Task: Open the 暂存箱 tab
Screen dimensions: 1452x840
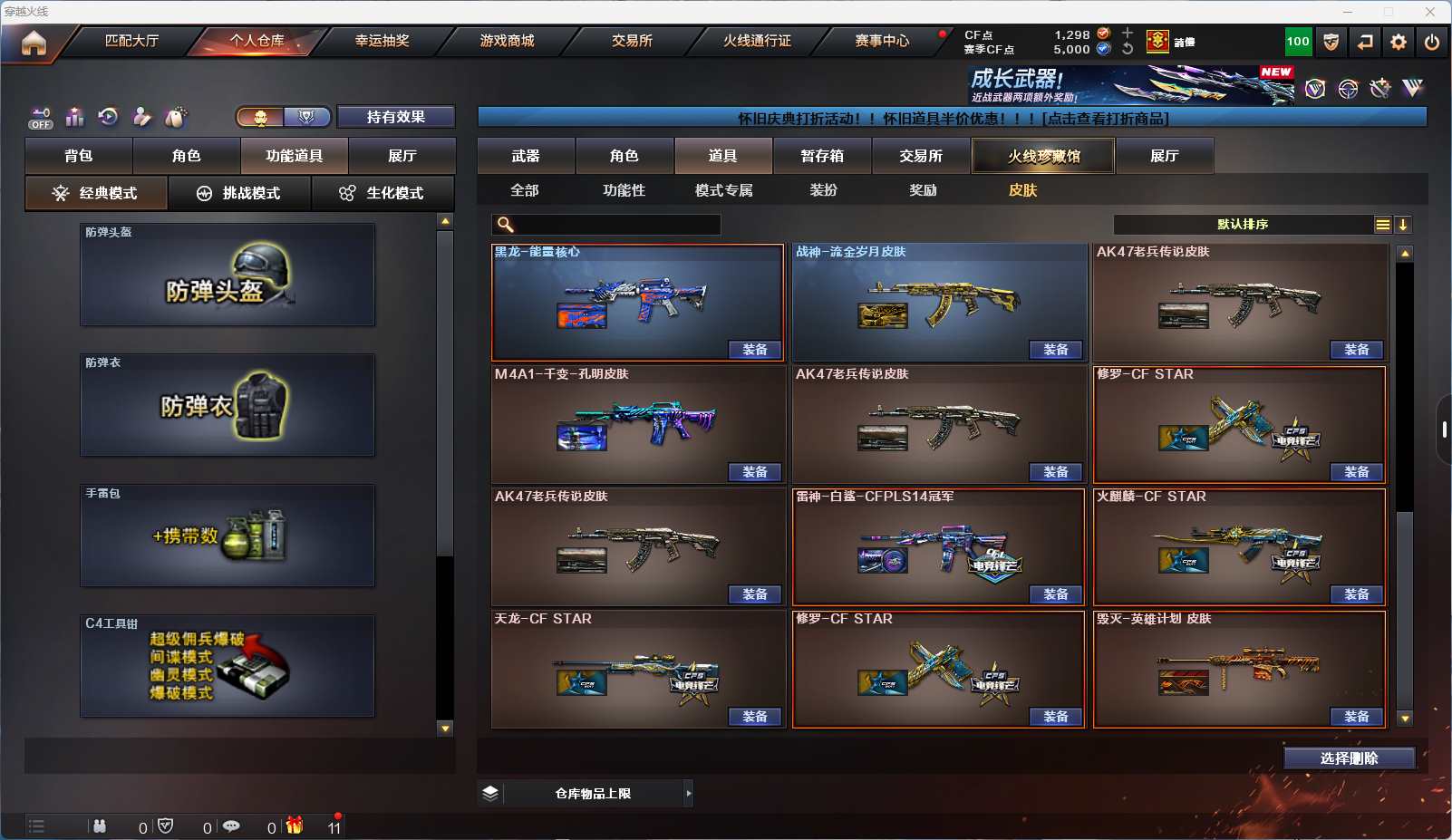Action: (822, 156)
